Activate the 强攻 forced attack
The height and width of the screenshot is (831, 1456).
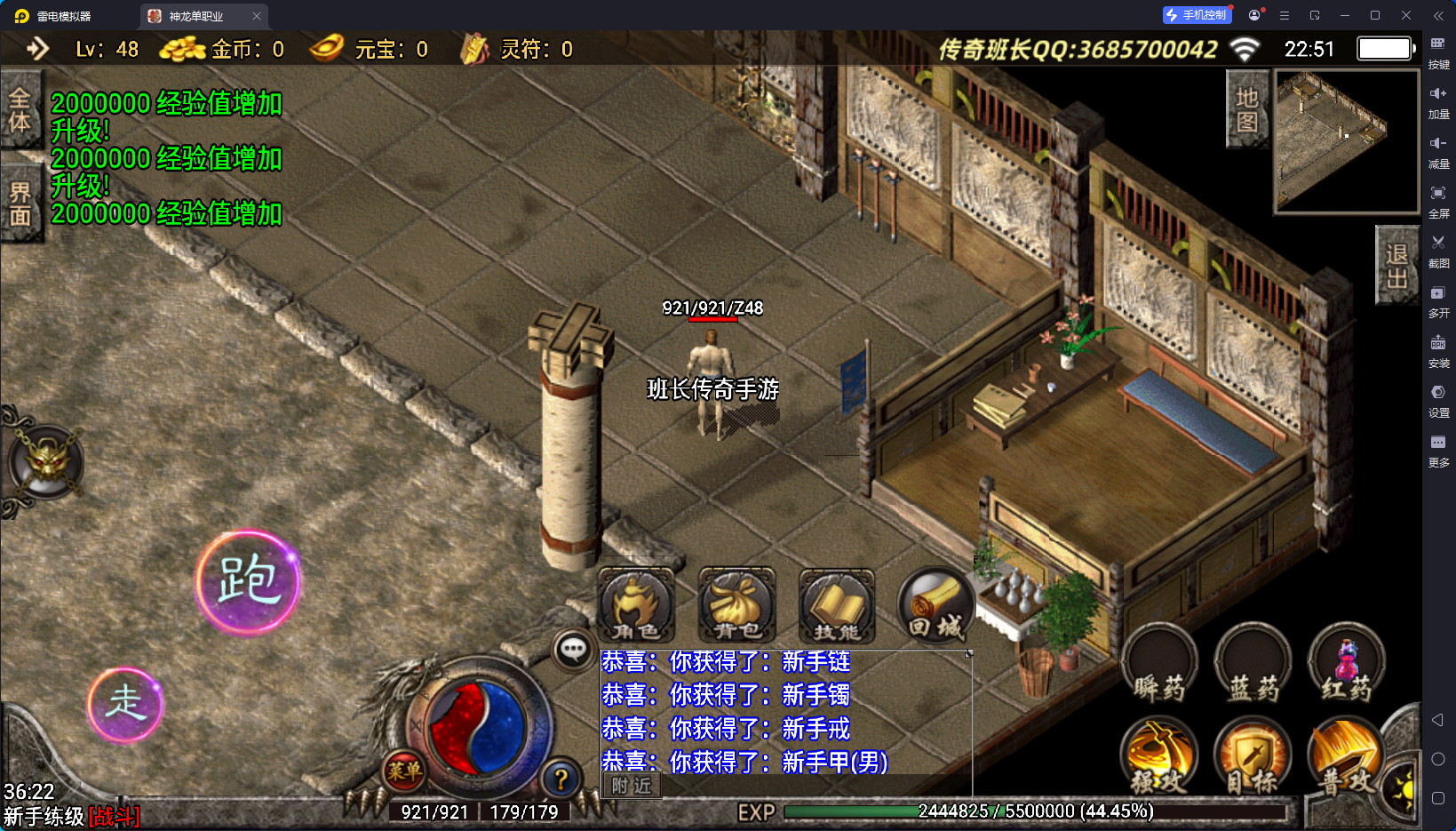point(1159,757)
